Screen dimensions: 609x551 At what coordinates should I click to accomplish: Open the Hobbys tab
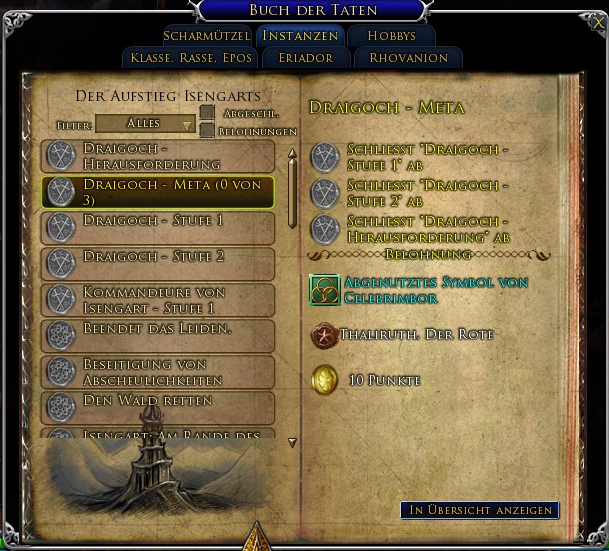pos(391,36)
